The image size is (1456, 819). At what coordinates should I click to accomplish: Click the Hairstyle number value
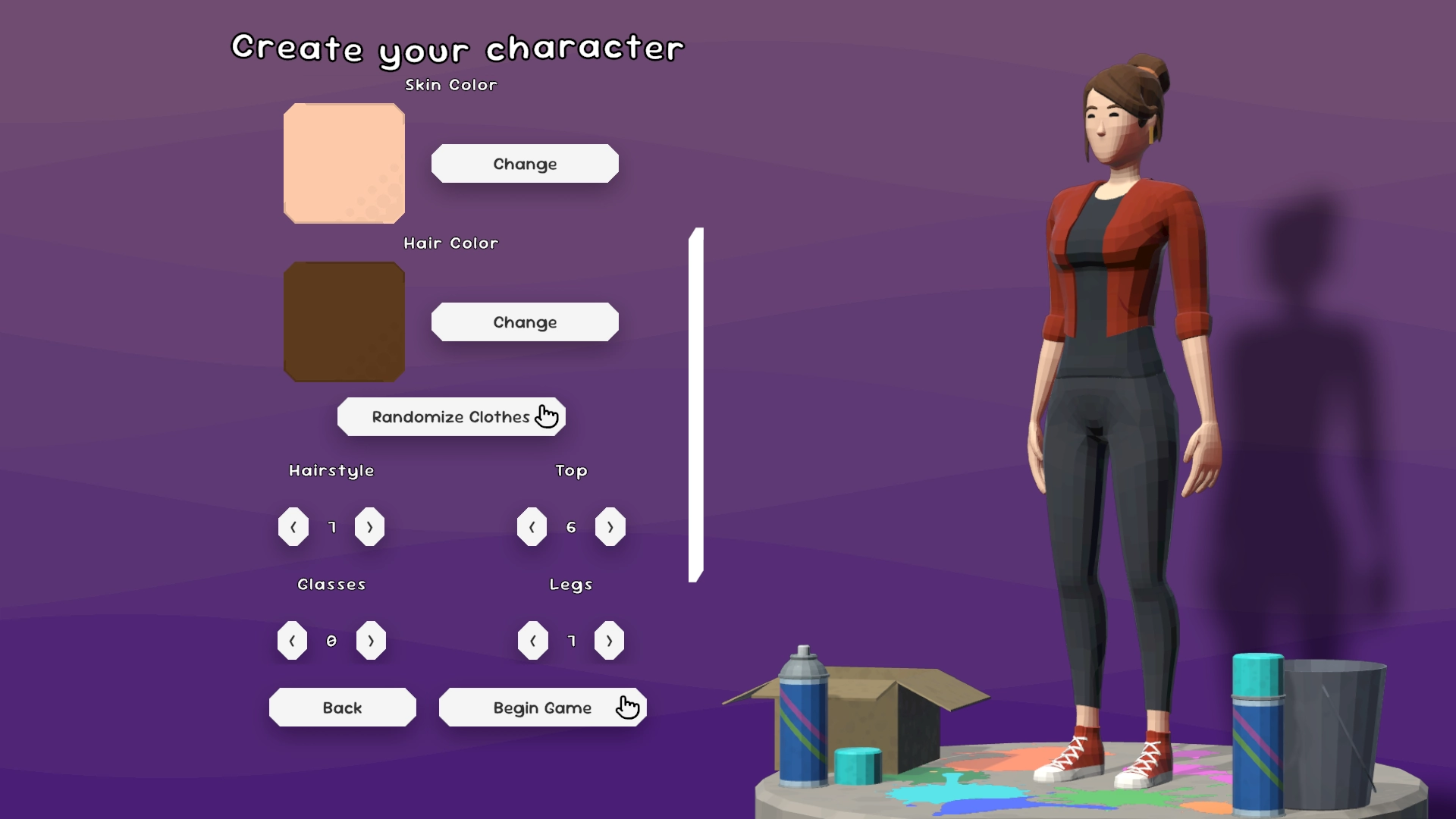[331, 527]
